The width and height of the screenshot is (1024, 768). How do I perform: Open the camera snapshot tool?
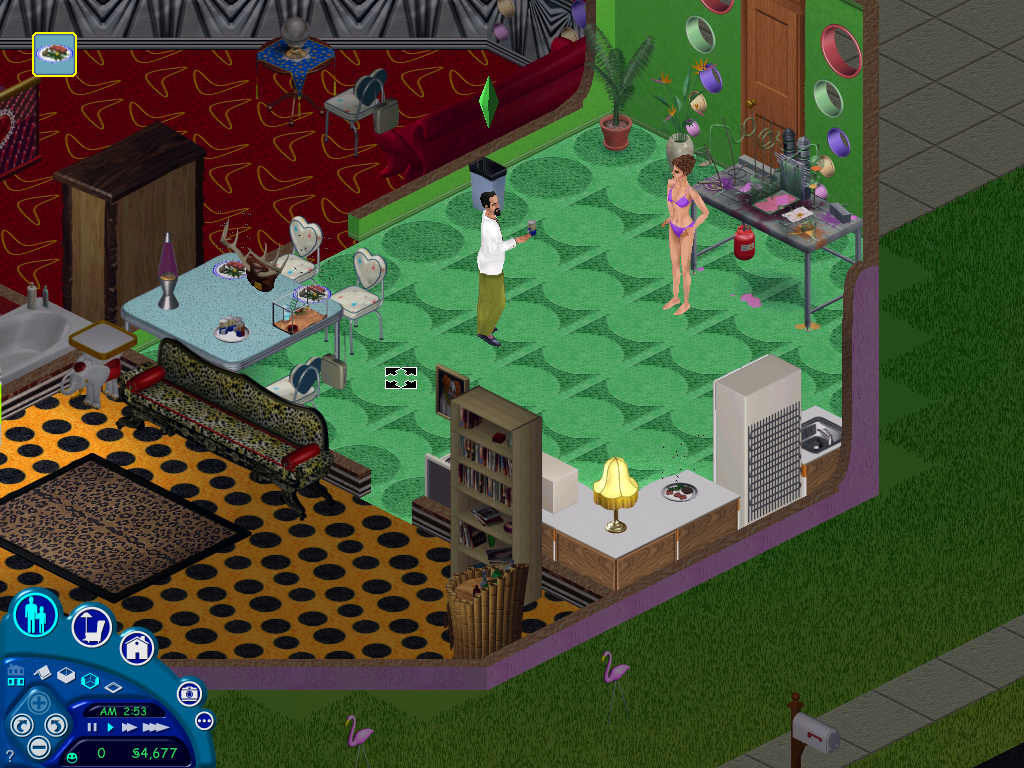coord(189,693)
